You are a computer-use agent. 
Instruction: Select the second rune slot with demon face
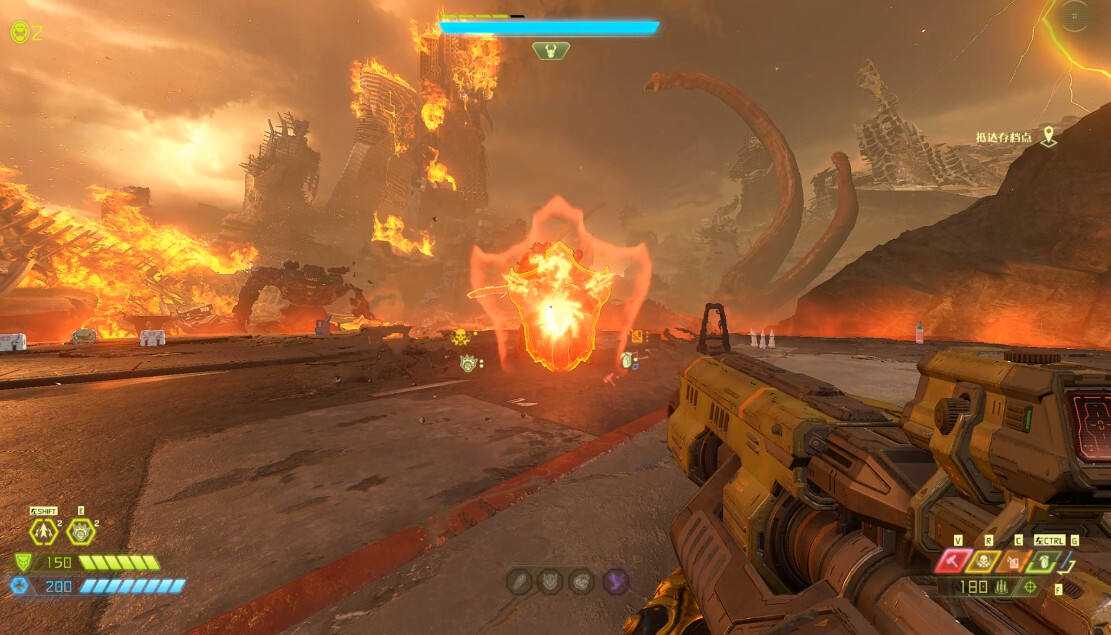pyautogui.click(x=551, y=581)
